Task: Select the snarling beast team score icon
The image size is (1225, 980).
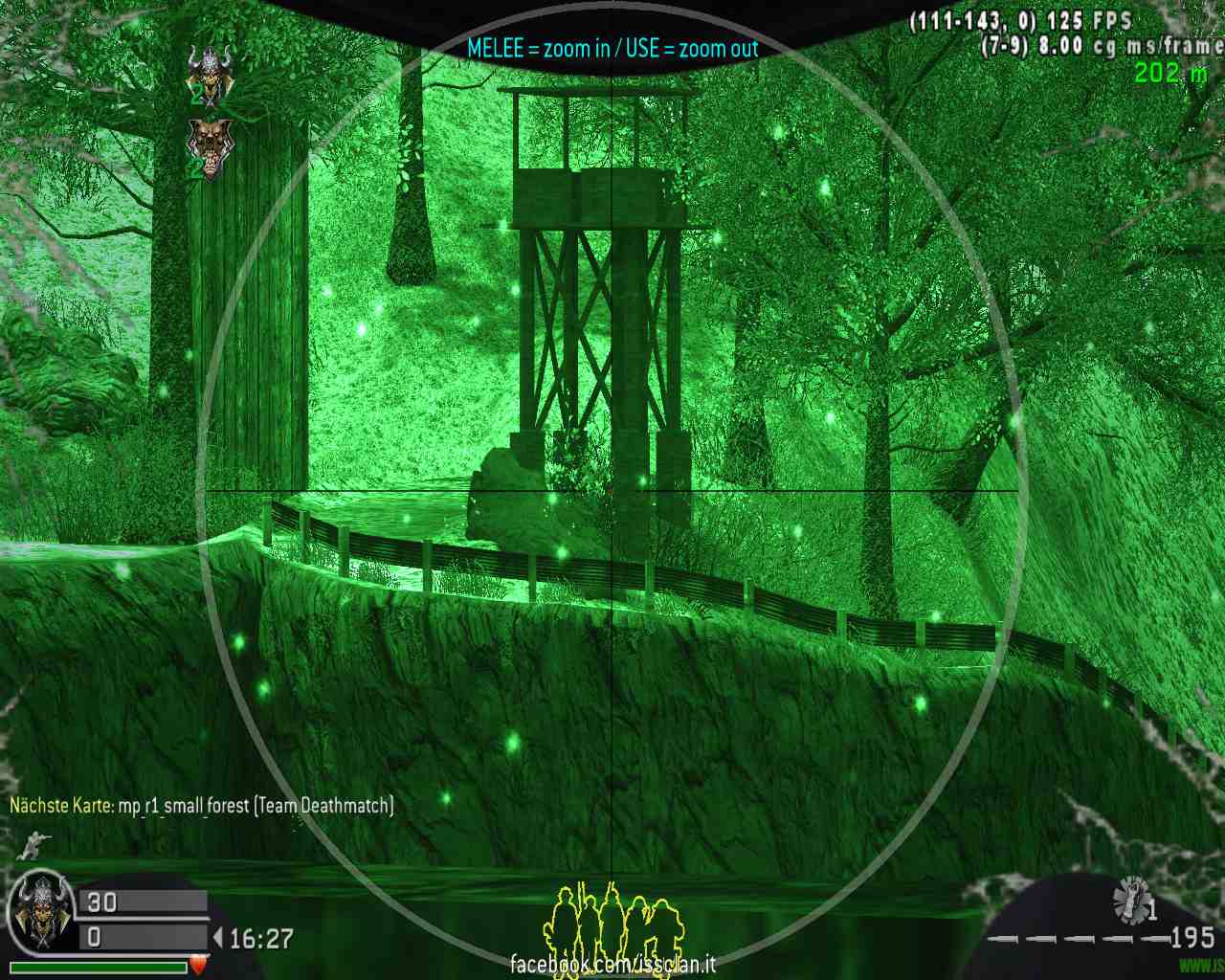Action: (x=208, y=144)
